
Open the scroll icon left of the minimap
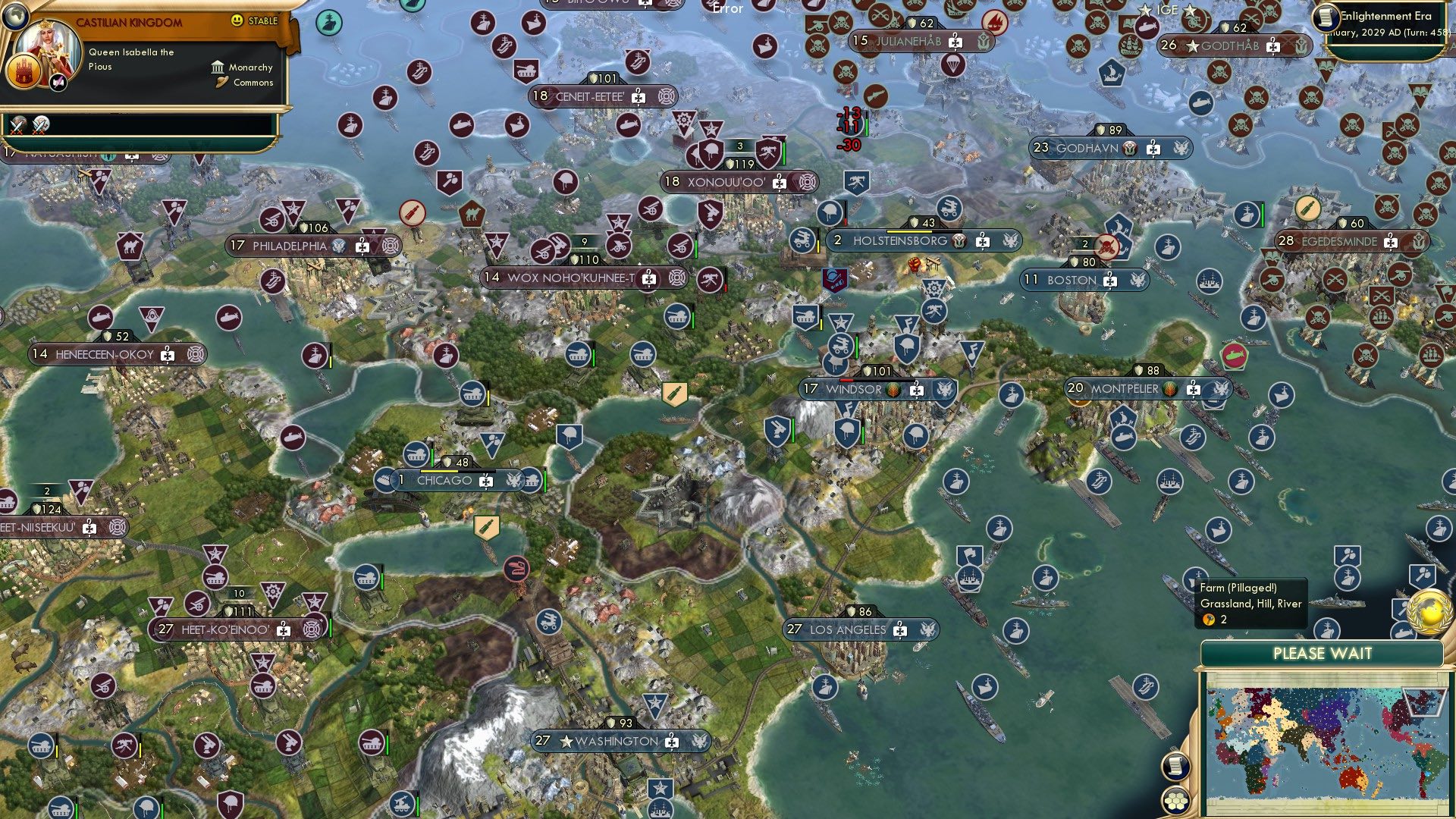[x=1175, y=765]
